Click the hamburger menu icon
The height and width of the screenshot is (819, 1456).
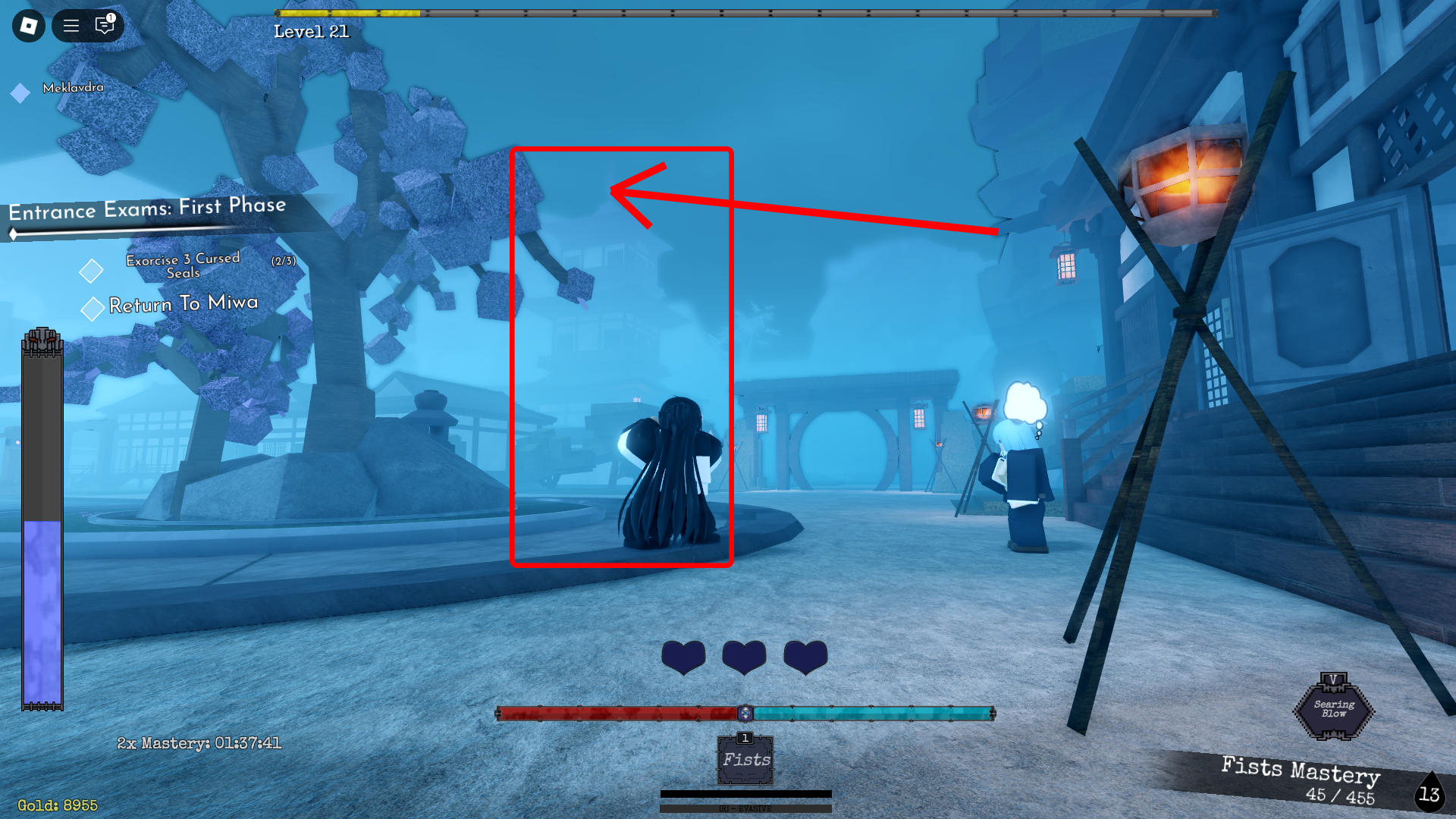coord(71,25)
